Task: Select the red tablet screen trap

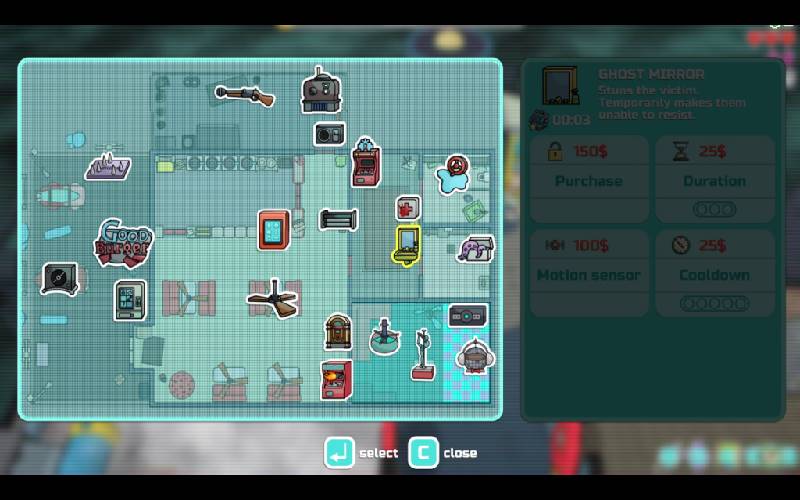Action: [x=274, y=230]
